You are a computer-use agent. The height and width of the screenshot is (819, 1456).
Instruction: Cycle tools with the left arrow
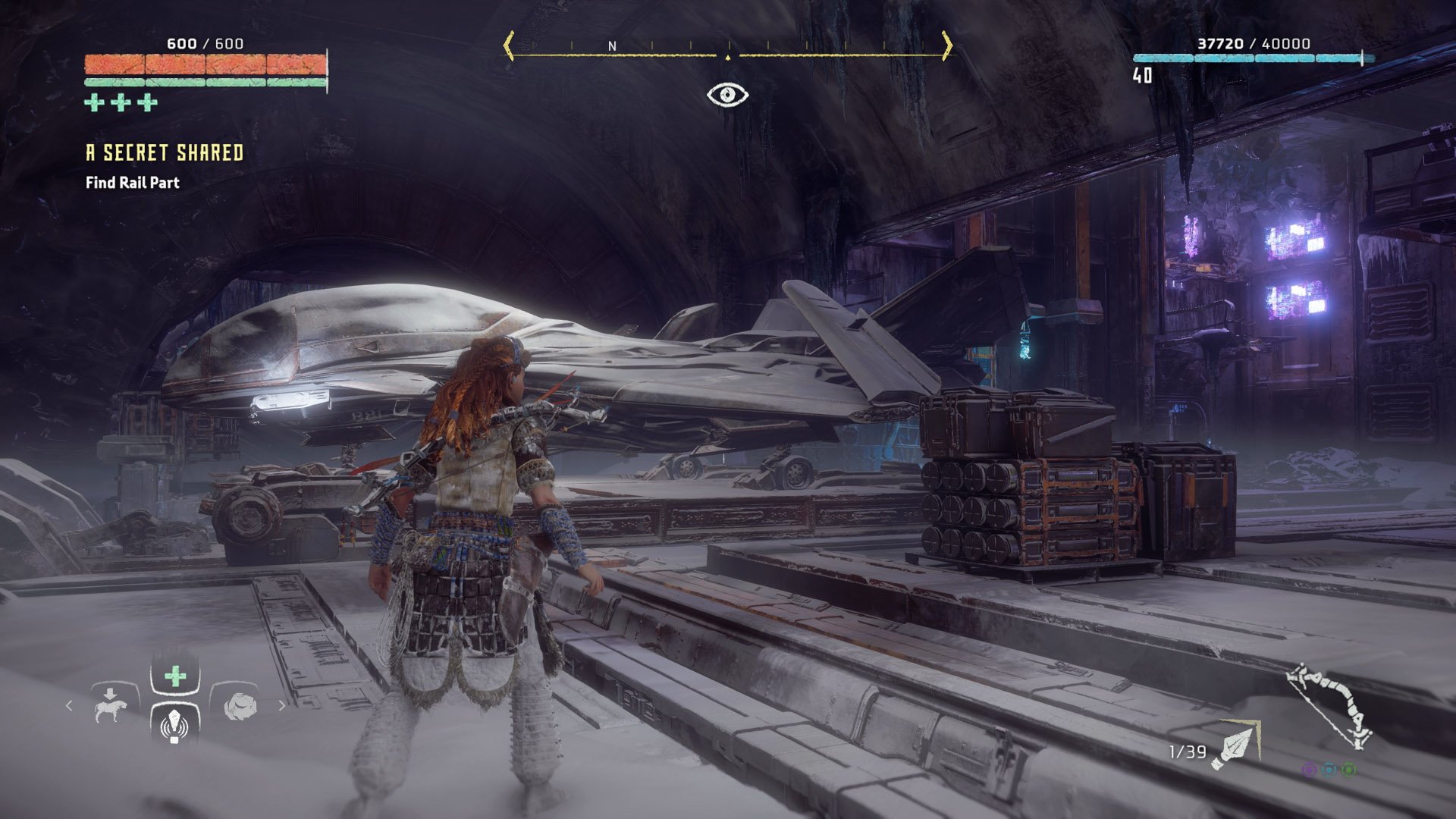point(69,705)
